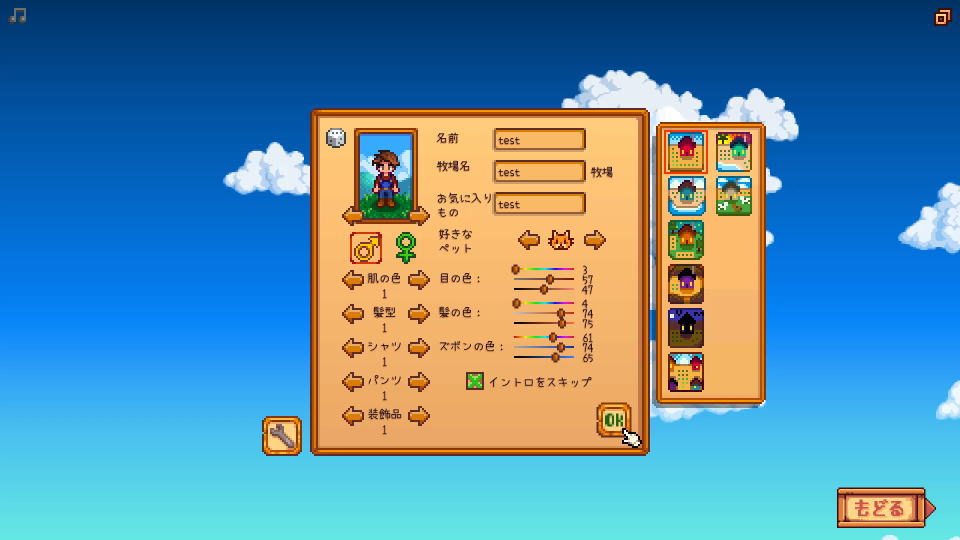Viewport: 960px width, 540px height.
Task: Select the male gender symbol
Action: [x=366, y=246]
